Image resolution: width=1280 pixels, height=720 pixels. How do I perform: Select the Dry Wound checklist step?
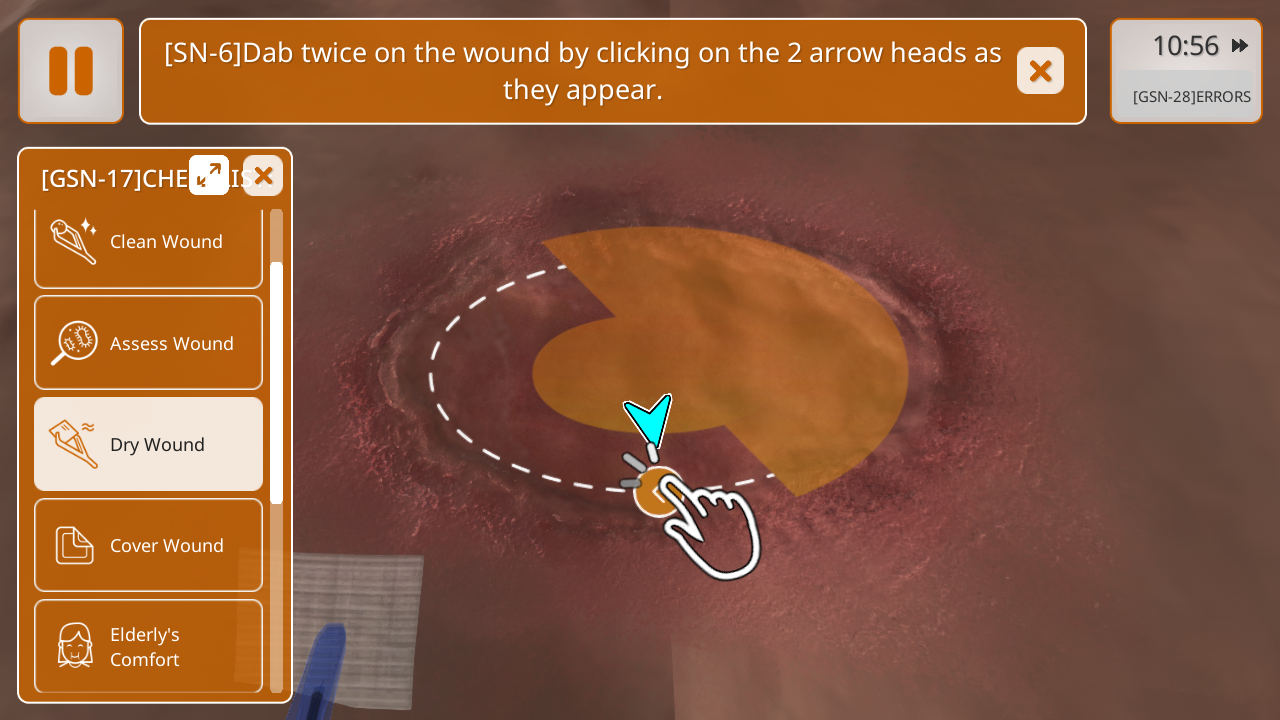click(x=148, y=444)
